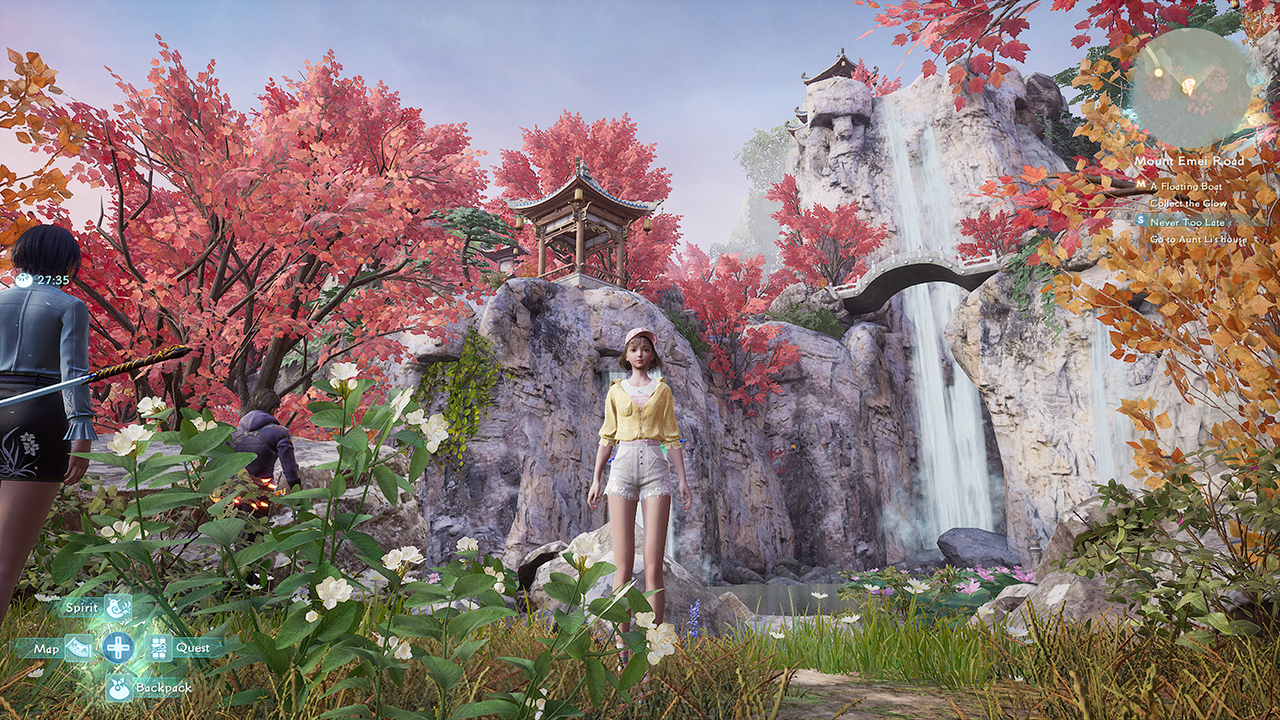The image size is (1280, 720).
Task: Click the circular minimap
Action: (1189, 88)
